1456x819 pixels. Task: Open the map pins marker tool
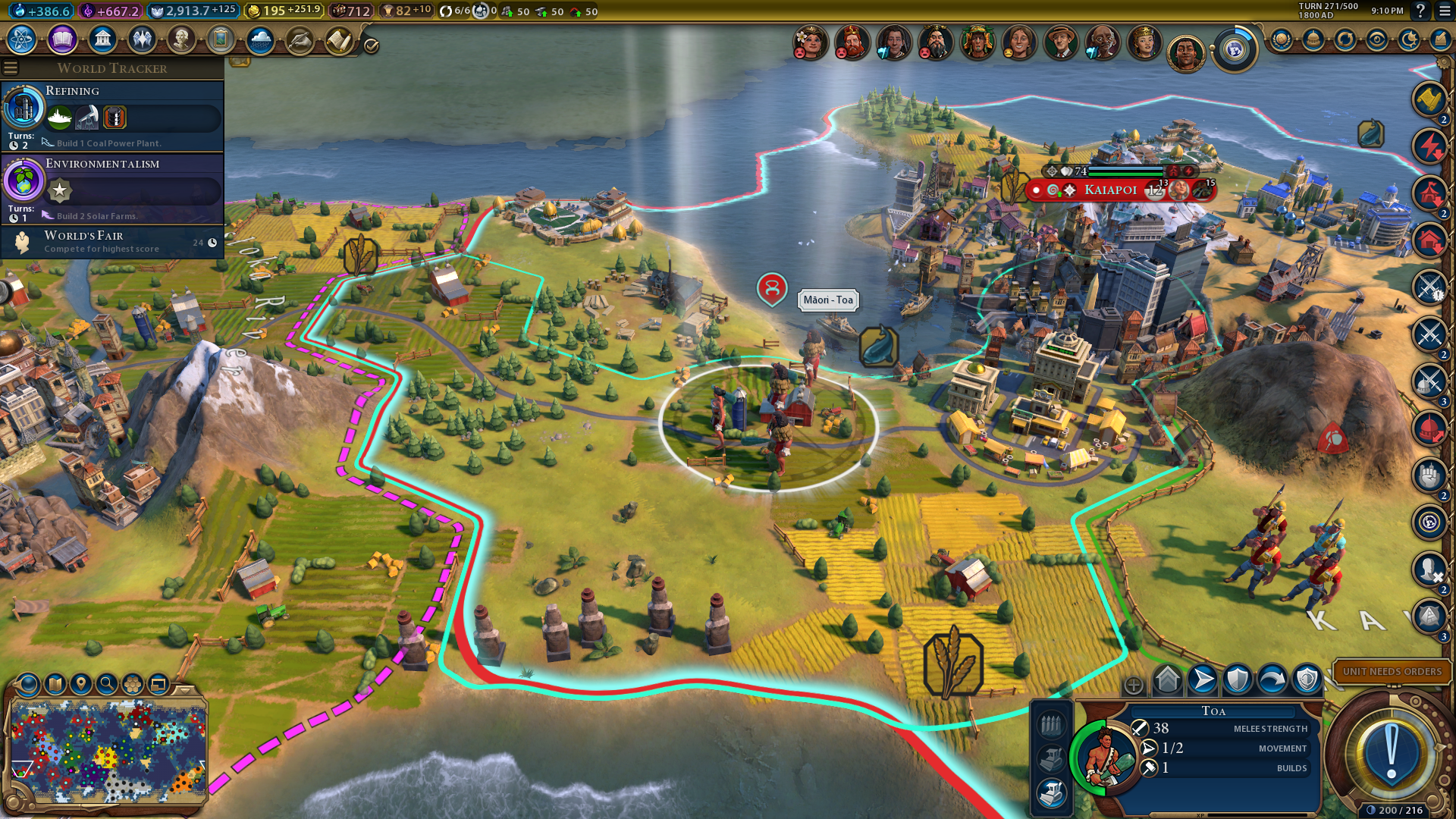tap(81, 684)
